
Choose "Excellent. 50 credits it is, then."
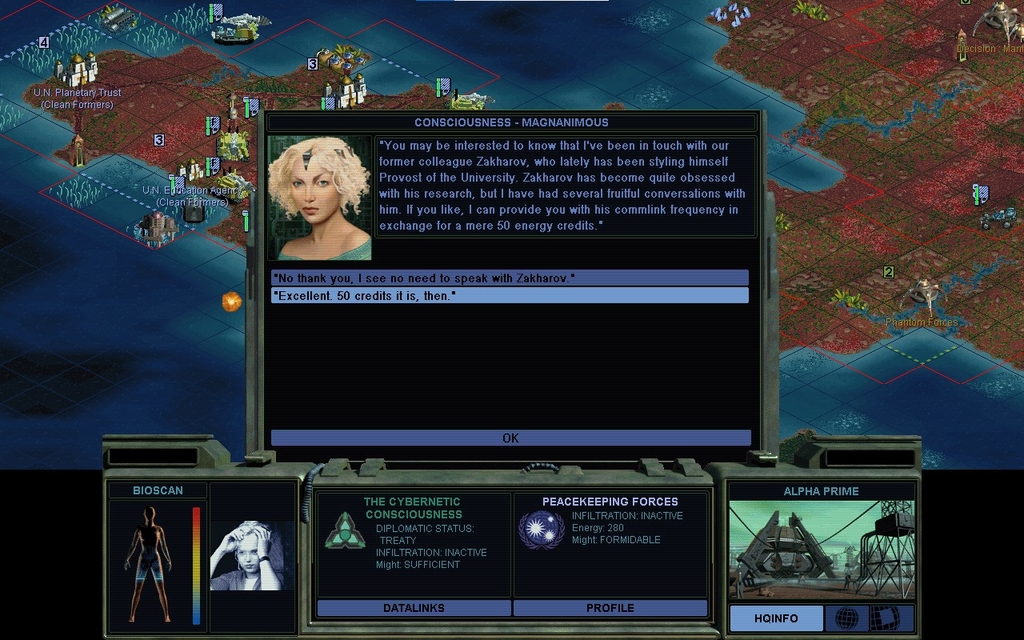click(x=509, y=296)
